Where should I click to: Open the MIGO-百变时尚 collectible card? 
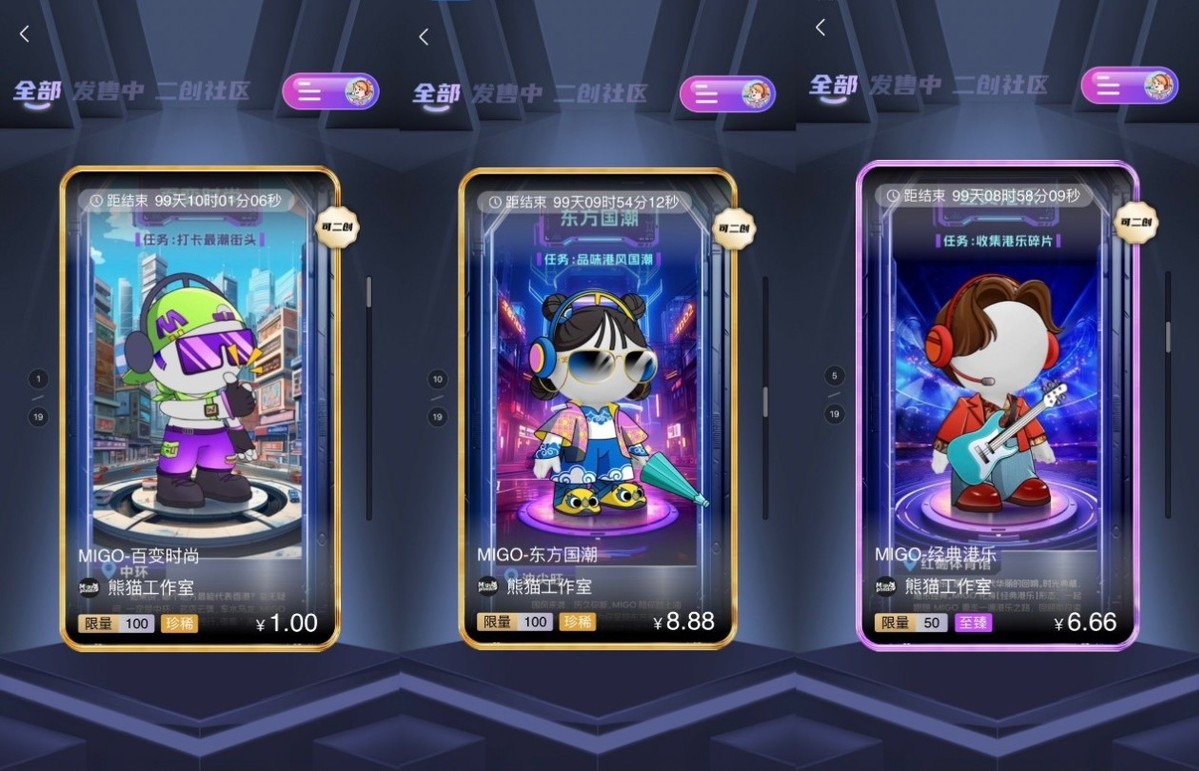pyautogui.click(x=200, y=400)
